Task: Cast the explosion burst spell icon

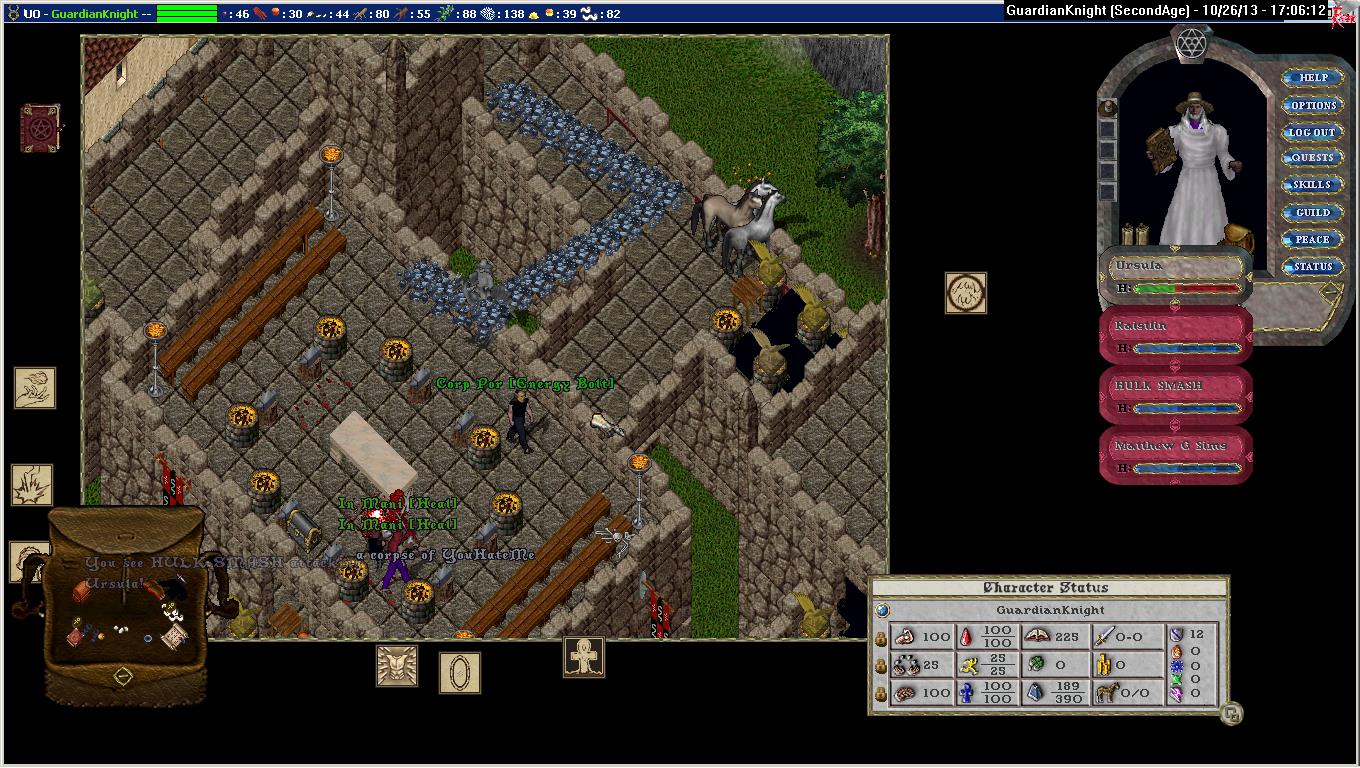Action: [32, 485]
